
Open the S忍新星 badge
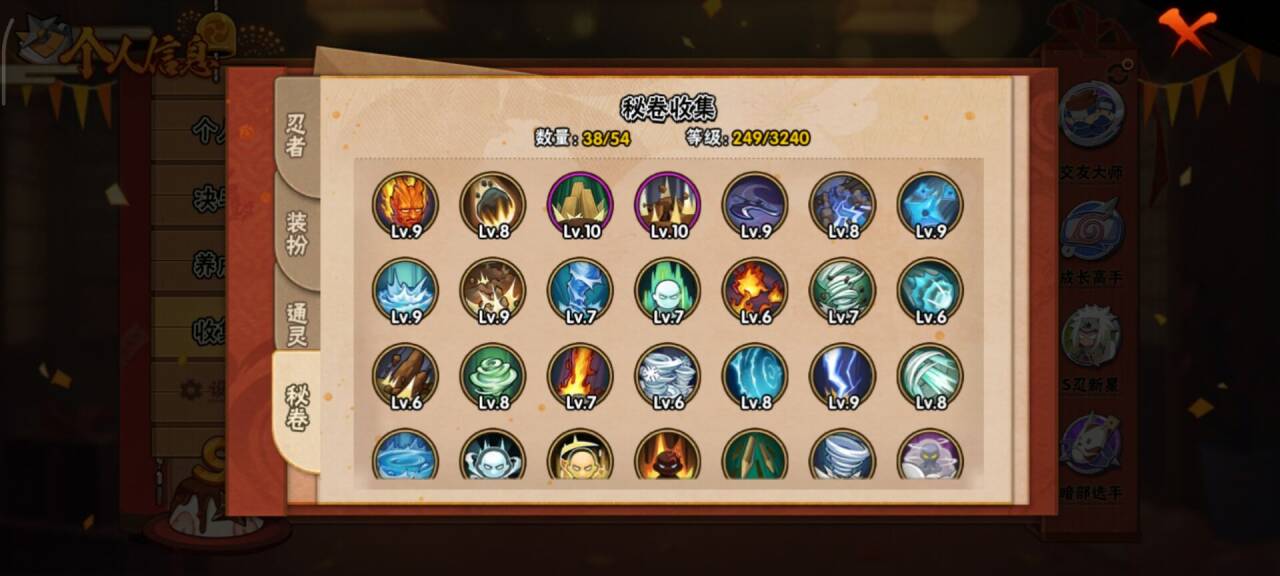[1091, 337]
